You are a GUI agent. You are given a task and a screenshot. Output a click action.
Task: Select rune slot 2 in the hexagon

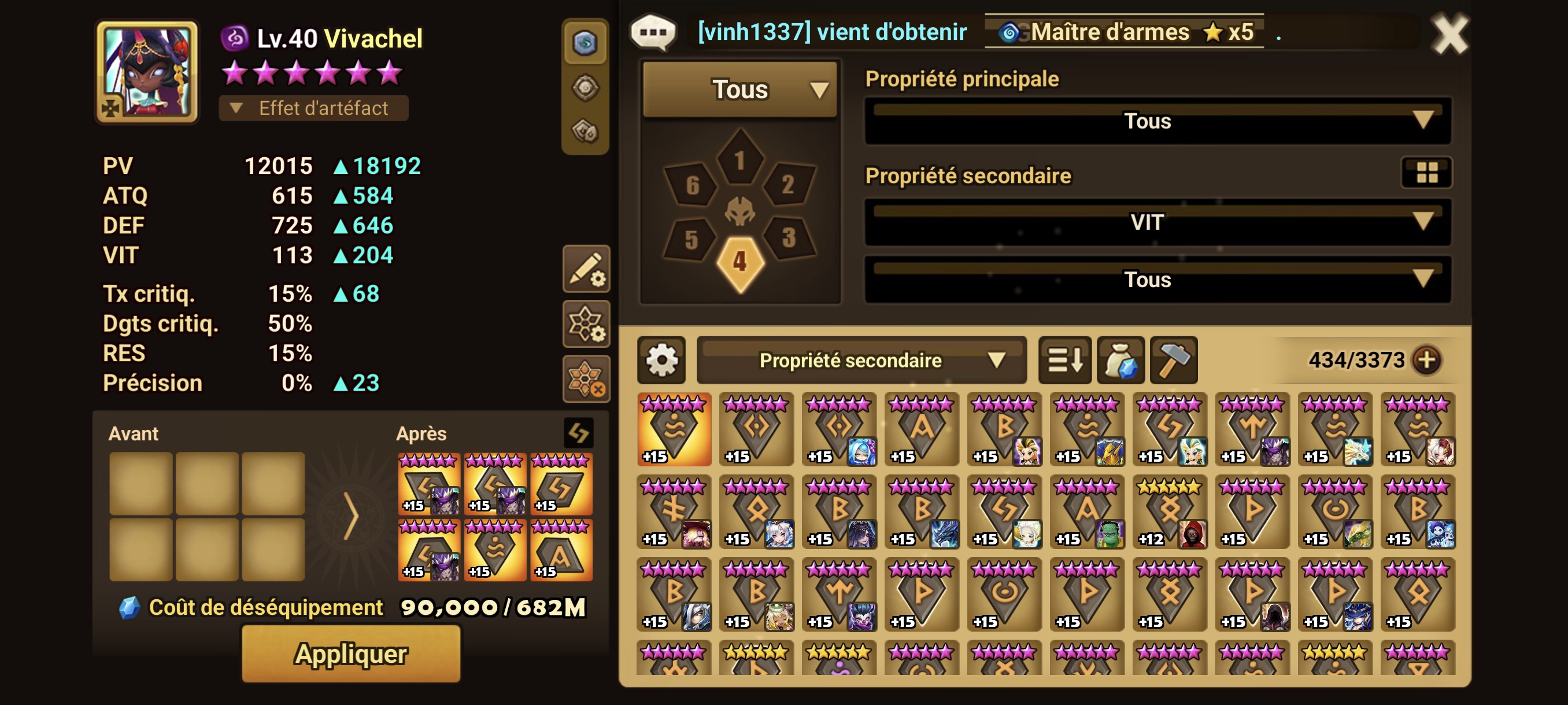[x=787, y=184]
